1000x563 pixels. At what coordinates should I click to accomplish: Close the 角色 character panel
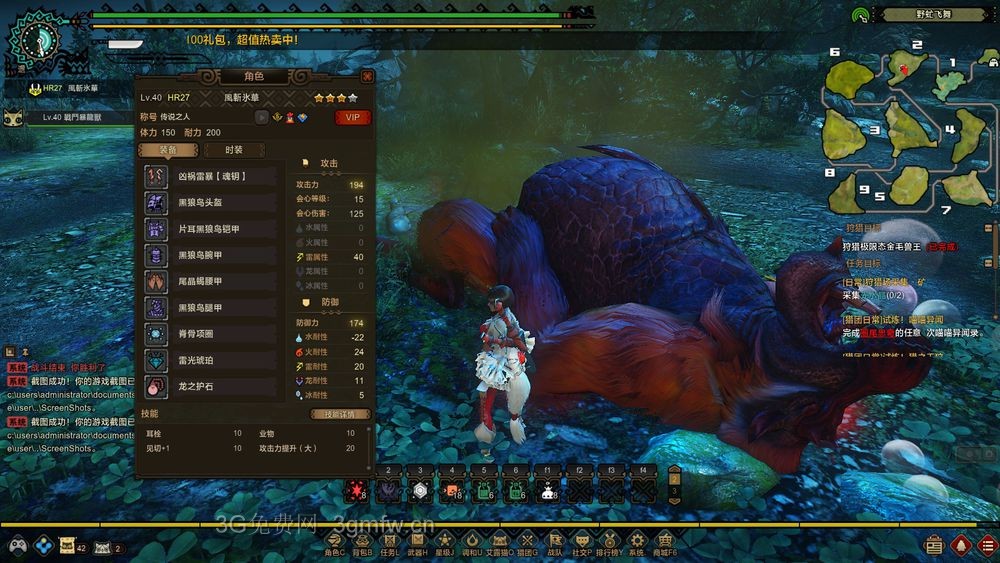pyautogui.click(x=367, y=76)
